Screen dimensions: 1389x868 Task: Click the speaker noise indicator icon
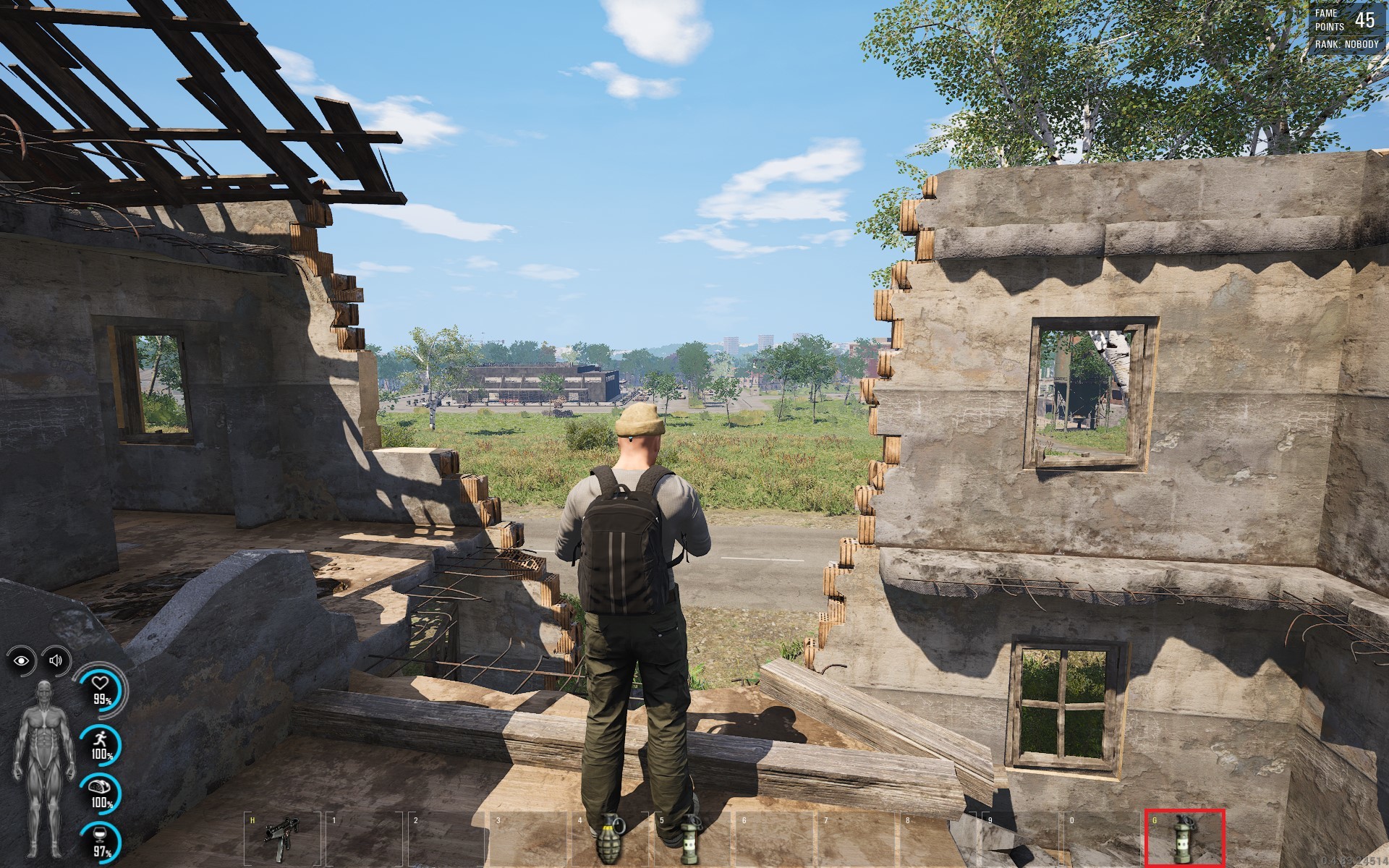56,660
